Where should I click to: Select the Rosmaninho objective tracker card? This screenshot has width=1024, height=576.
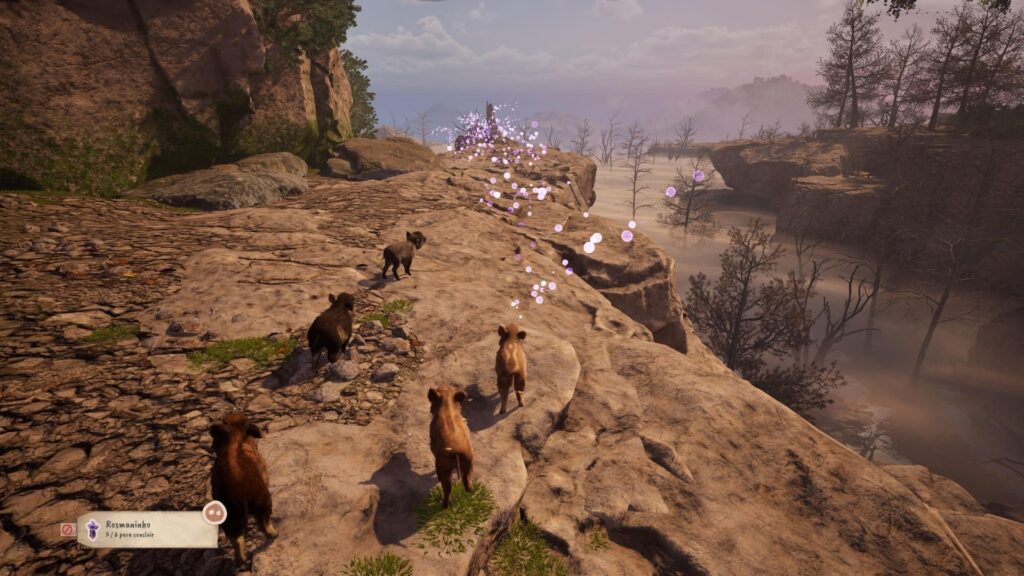tap(148, 529)
